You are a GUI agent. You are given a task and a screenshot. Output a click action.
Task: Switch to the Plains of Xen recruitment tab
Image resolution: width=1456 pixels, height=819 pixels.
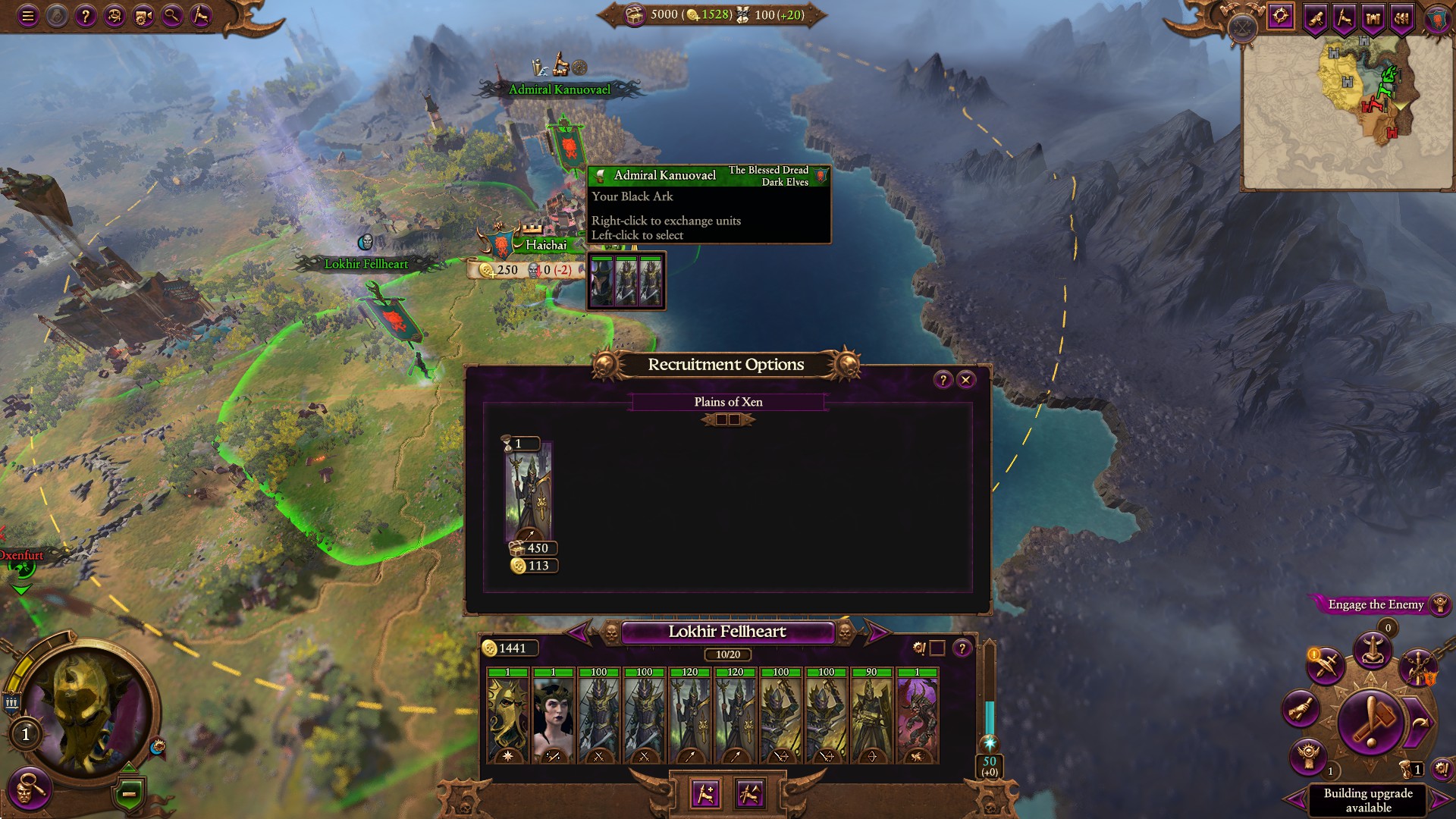728,402
